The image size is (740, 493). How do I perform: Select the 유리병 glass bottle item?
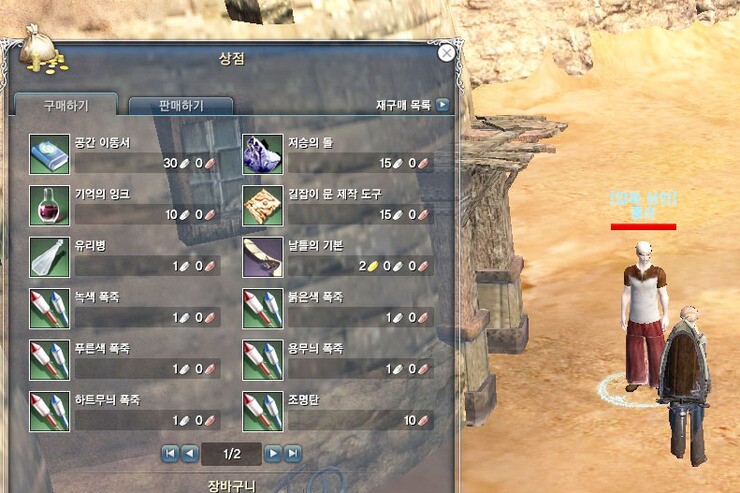pos(48,257)
